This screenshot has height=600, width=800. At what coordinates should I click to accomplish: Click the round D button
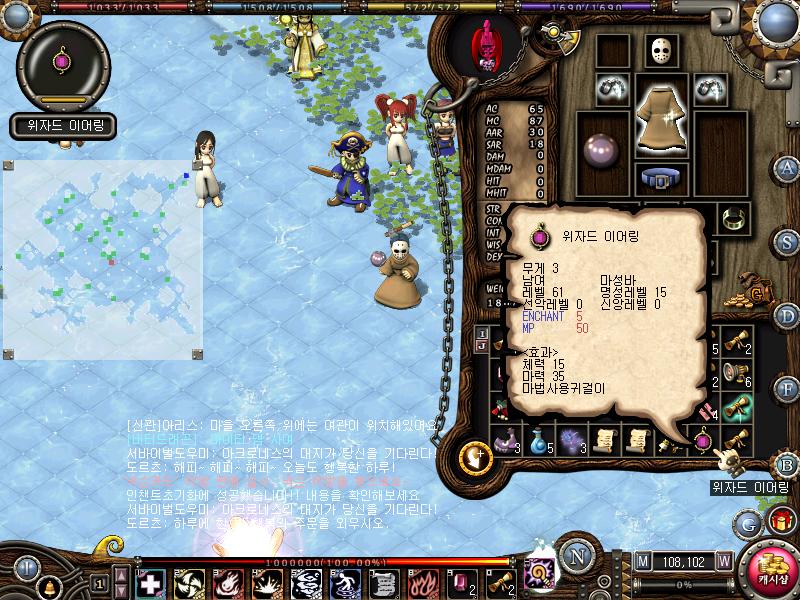pyautogui.click(x=787, y=316)
